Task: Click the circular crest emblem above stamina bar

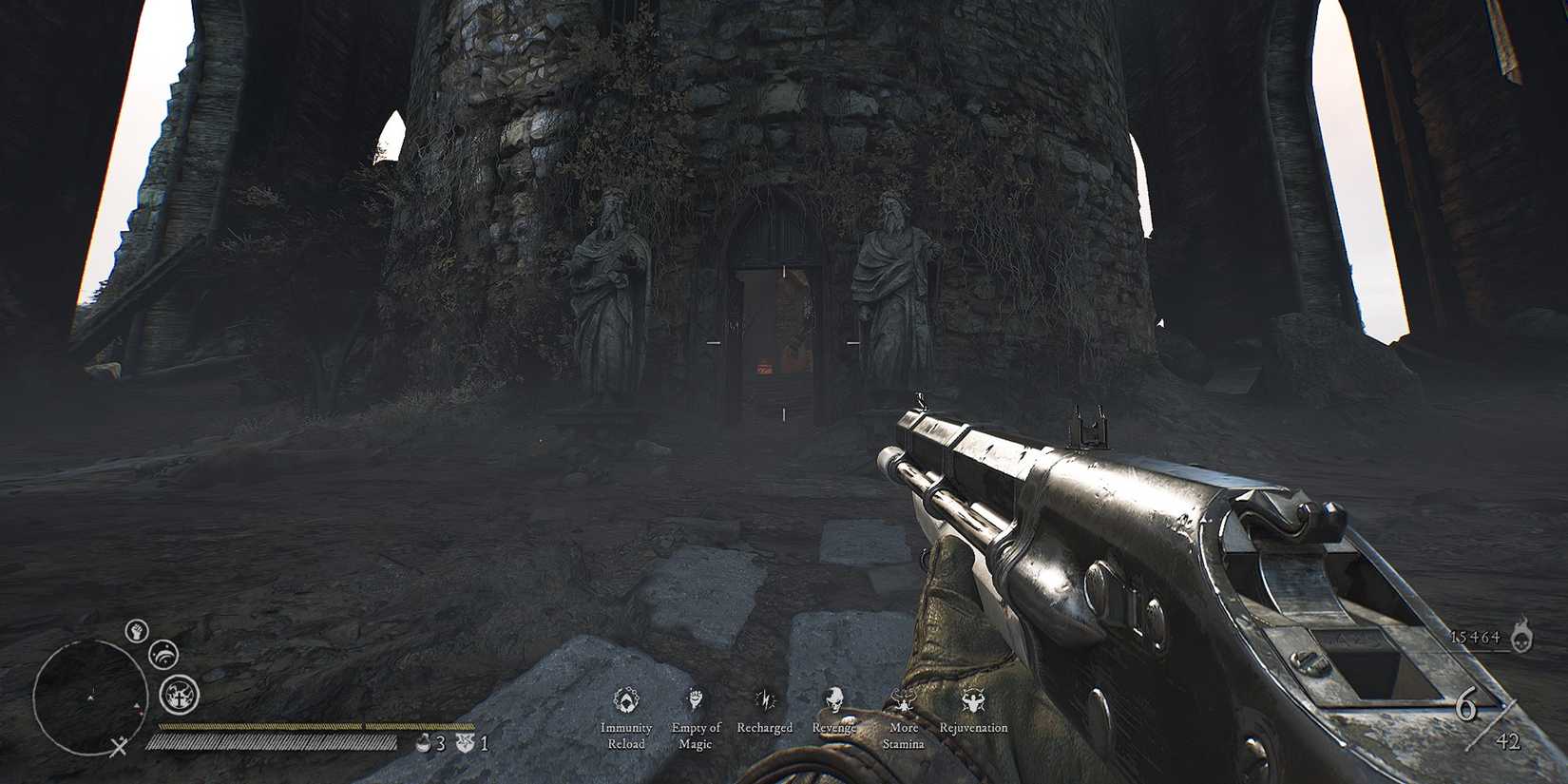Action: 178,695
